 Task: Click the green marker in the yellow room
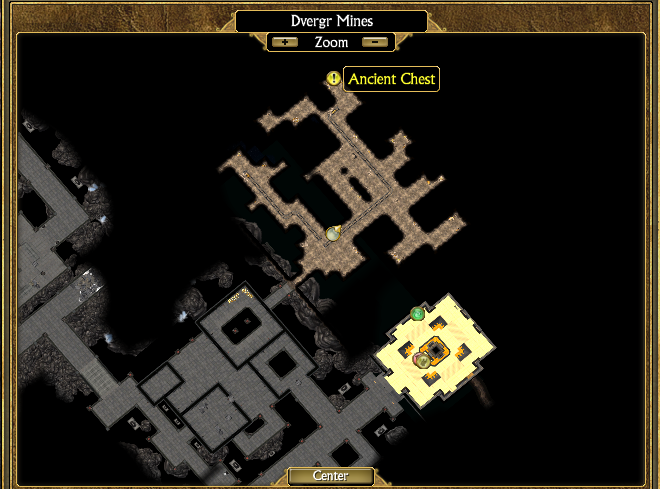(418, 314)
